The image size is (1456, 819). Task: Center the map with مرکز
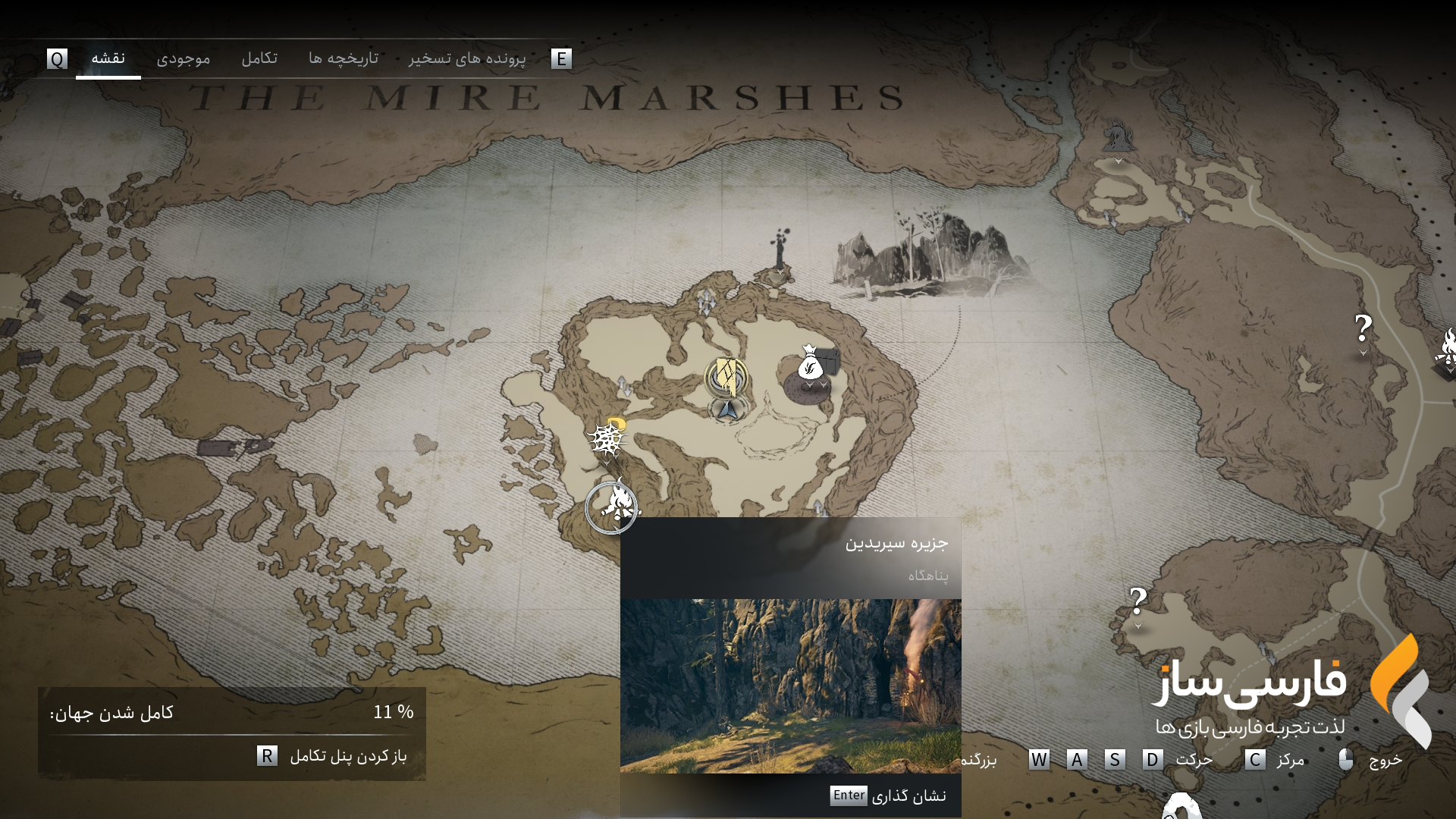1275,759
